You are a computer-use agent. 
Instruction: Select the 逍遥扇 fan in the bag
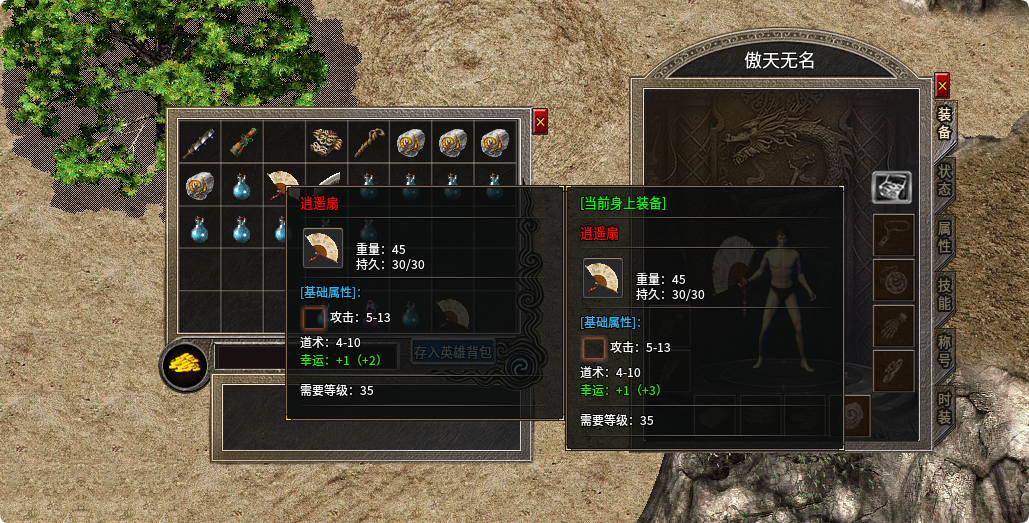tap(283, 184)
